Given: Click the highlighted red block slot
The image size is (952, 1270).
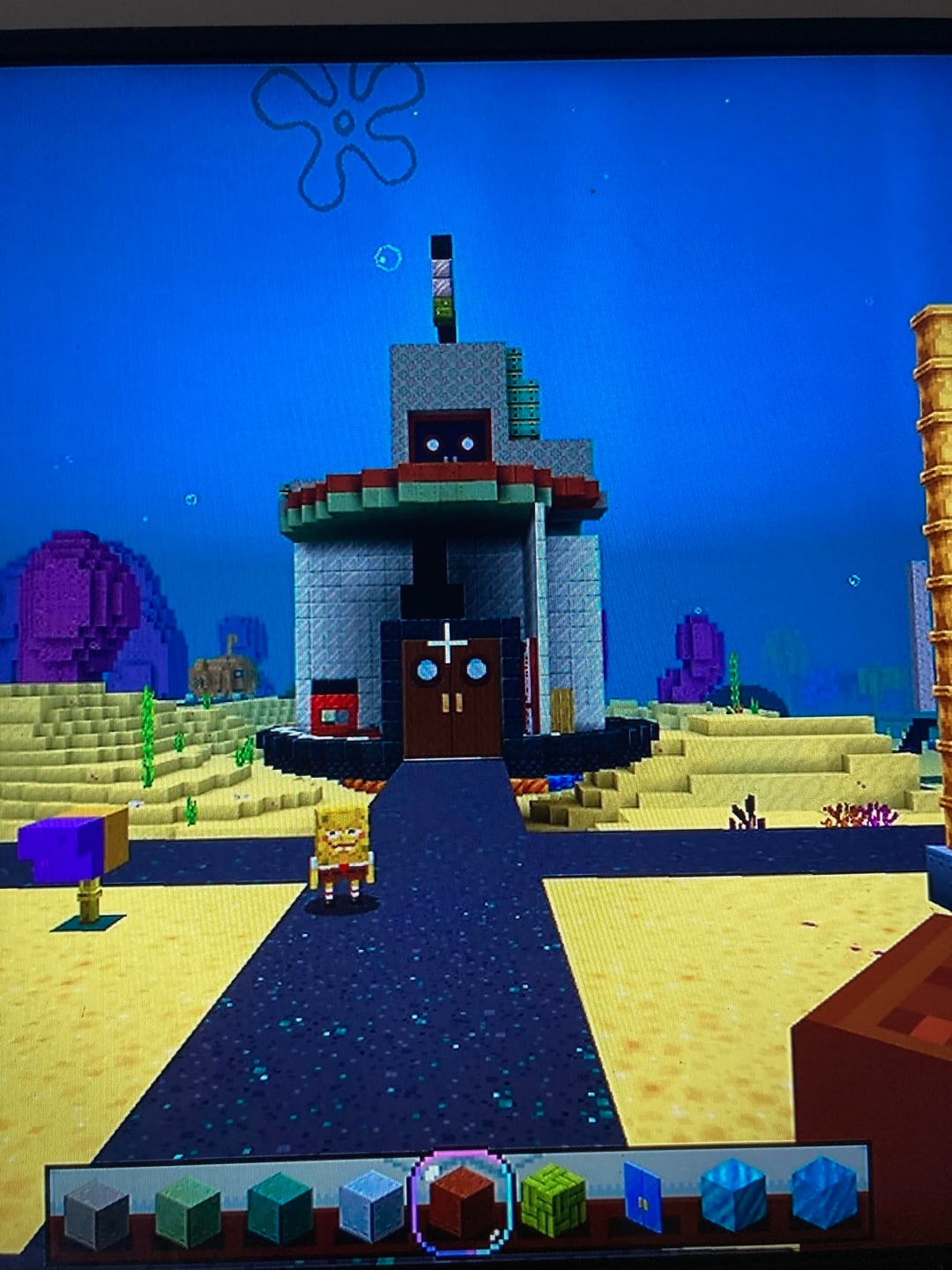Looking at the screenshot, I should click(462, 1201).
